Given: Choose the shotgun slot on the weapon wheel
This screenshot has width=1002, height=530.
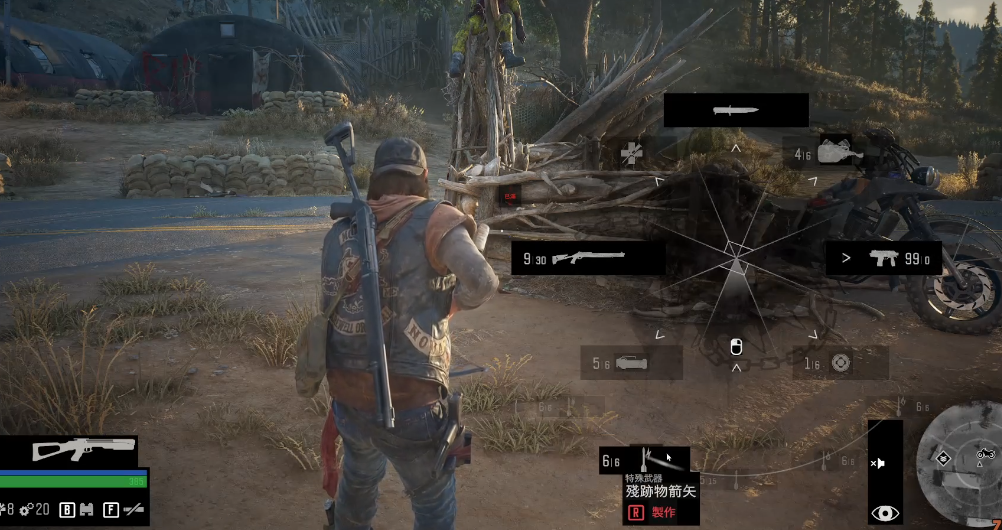Looking at the screenshot, I should point(588,258).
